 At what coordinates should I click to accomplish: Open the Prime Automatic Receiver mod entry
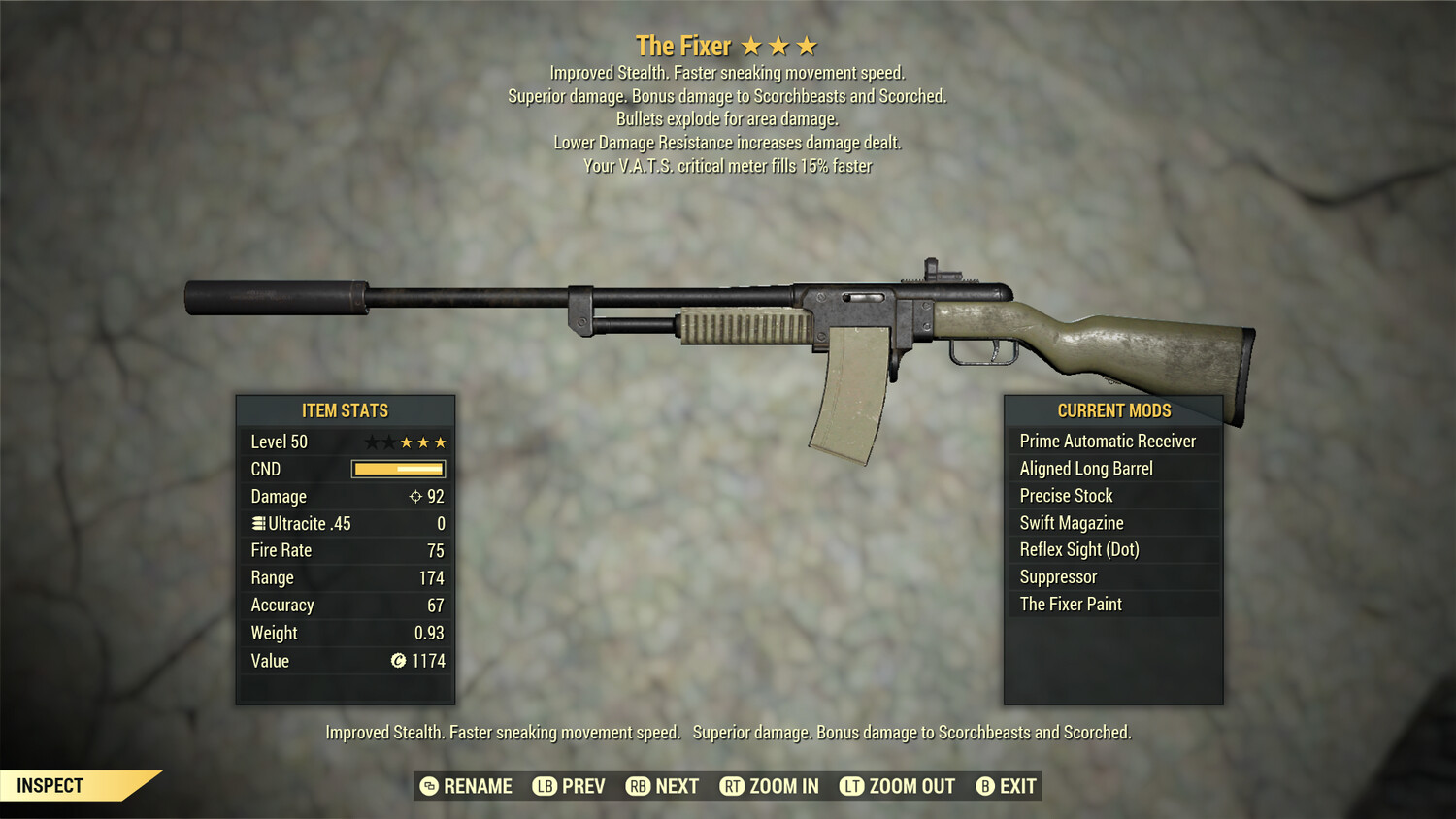click(x=1107, y=441)
